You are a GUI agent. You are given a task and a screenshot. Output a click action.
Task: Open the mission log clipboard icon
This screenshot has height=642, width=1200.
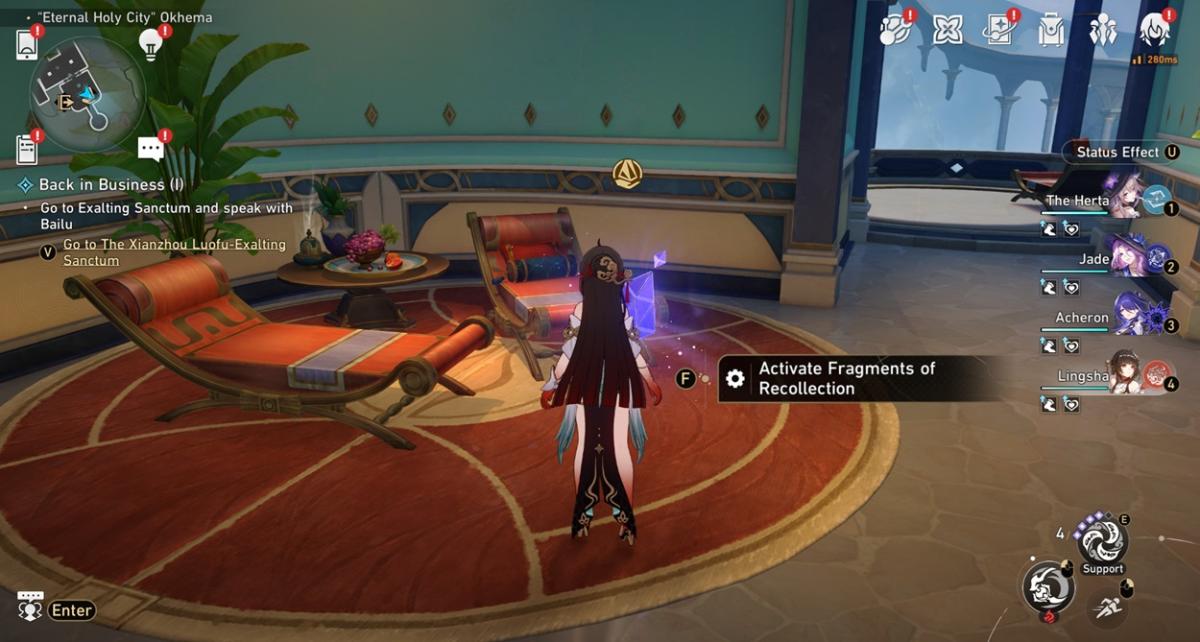(27, 149)
